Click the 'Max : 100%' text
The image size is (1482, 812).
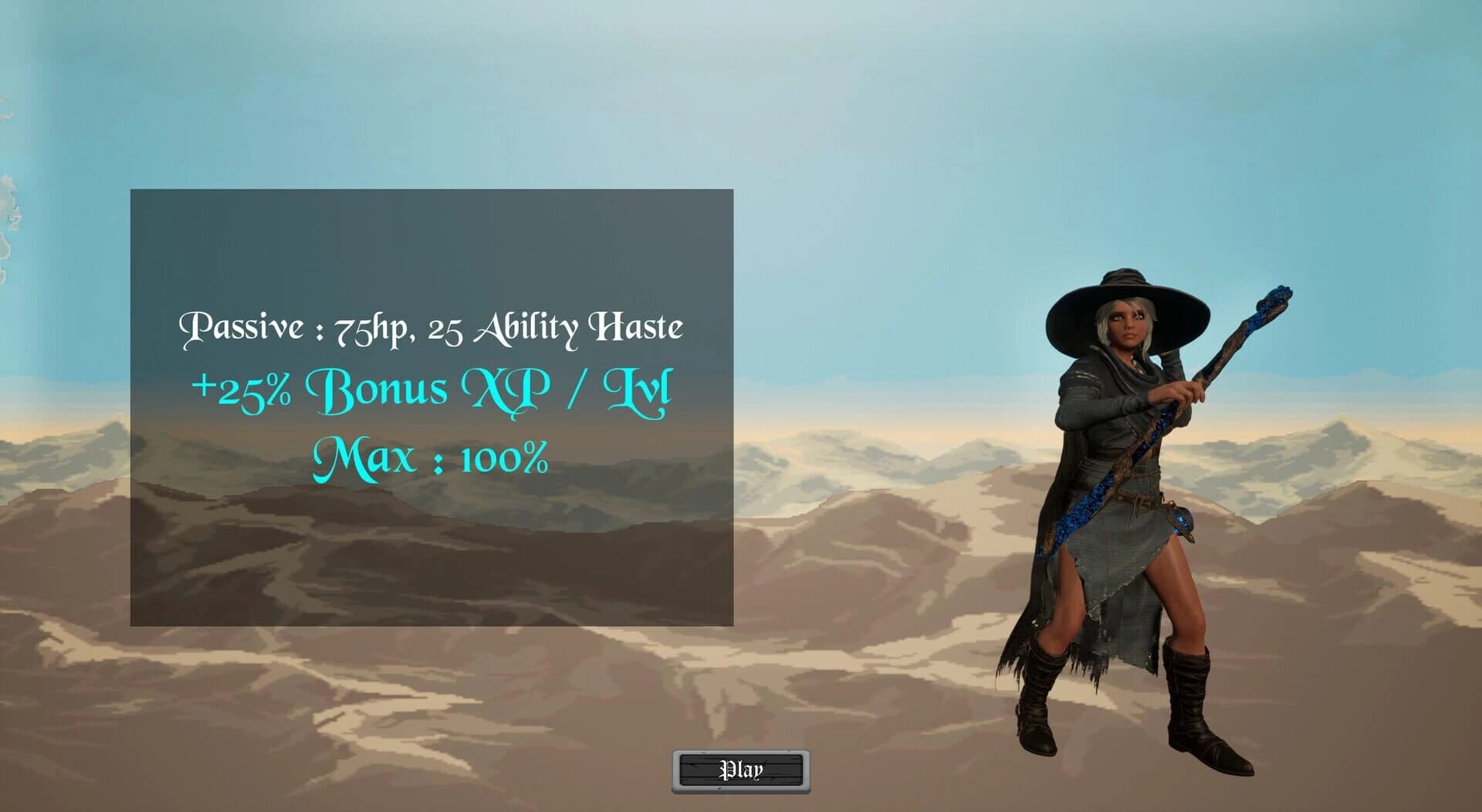(430, 458)
